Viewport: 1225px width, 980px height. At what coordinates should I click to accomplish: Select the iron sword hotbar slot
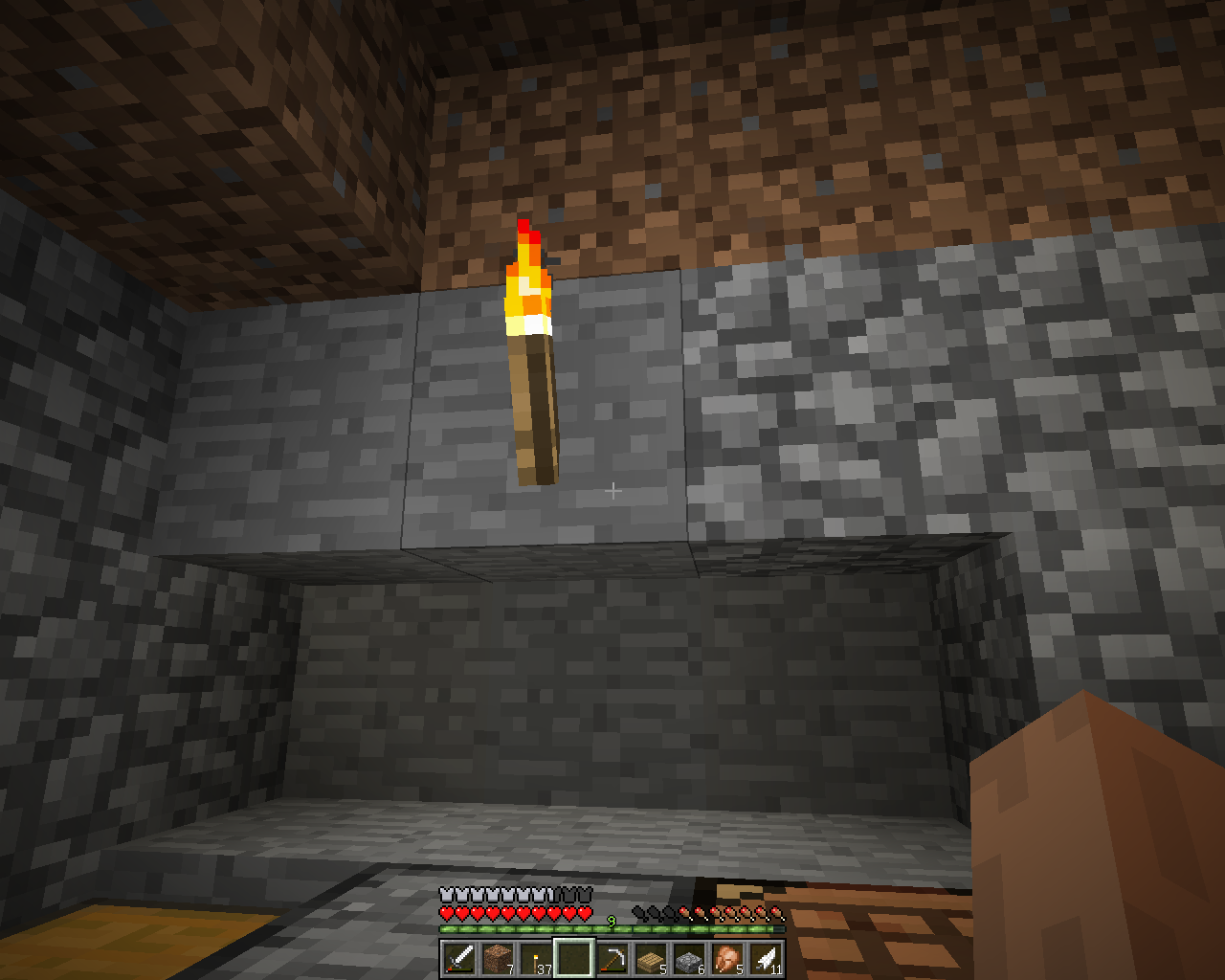[x=459, y=958]
